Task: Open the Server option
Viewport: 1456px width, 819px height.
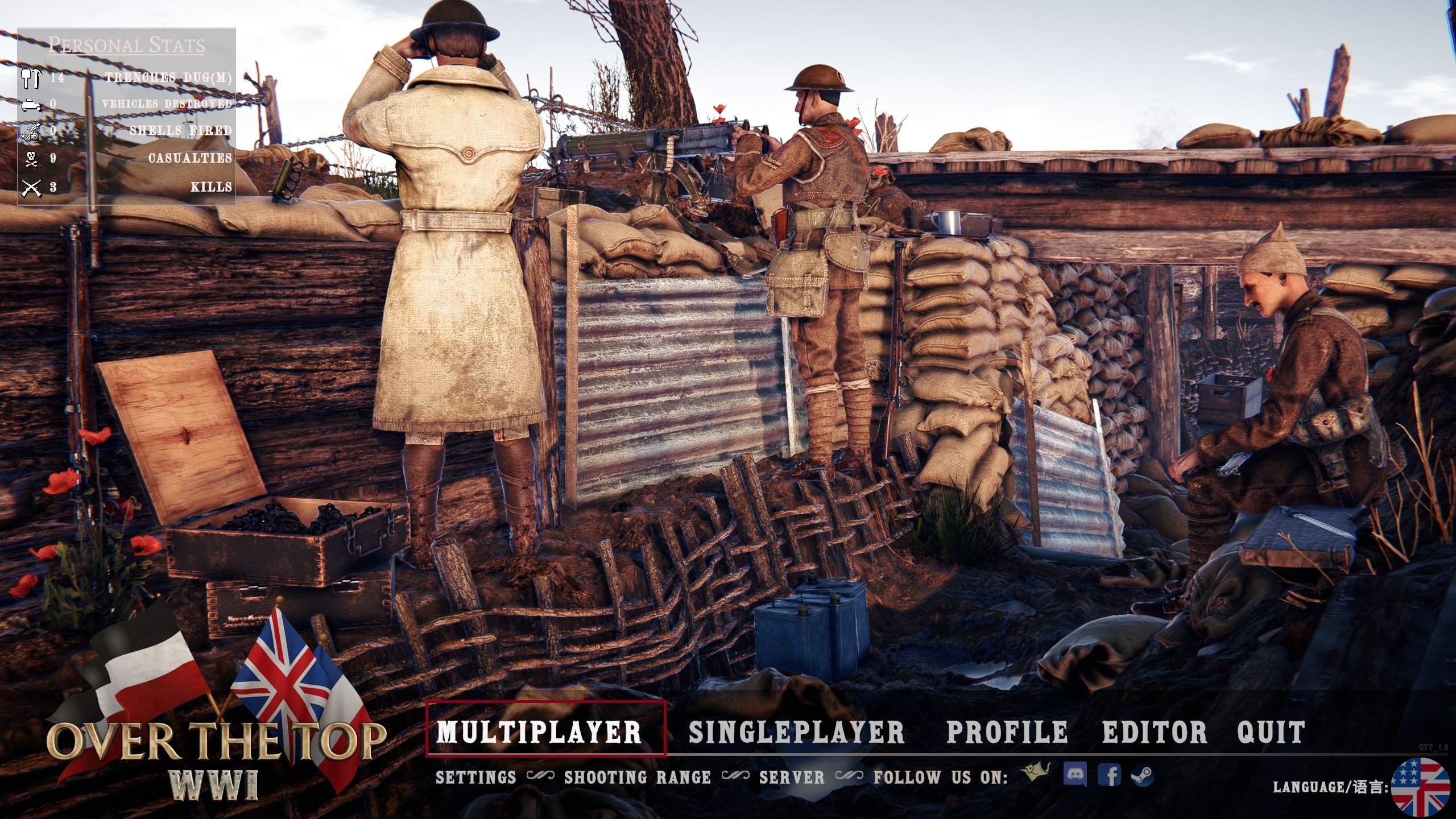Action: [792, 777]
